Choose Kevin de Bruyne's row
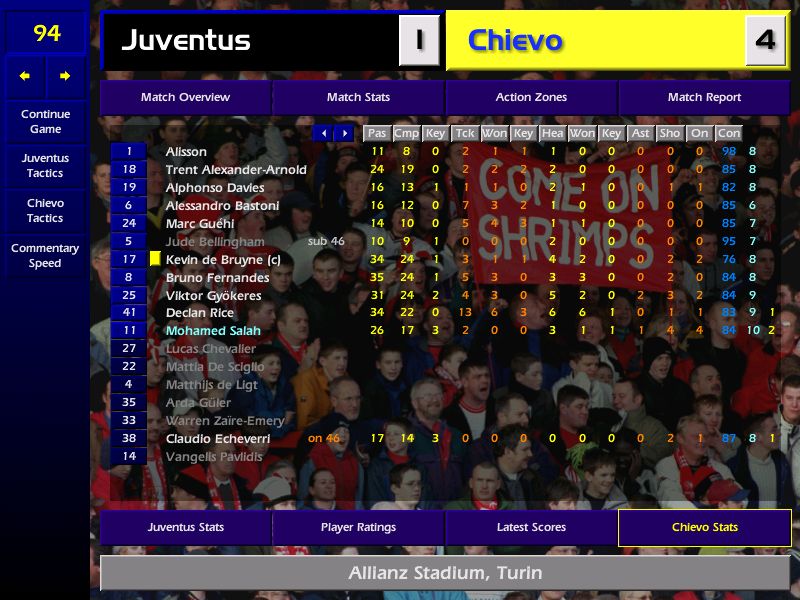This screenshot has height=600, width=800. pos(223,260)
